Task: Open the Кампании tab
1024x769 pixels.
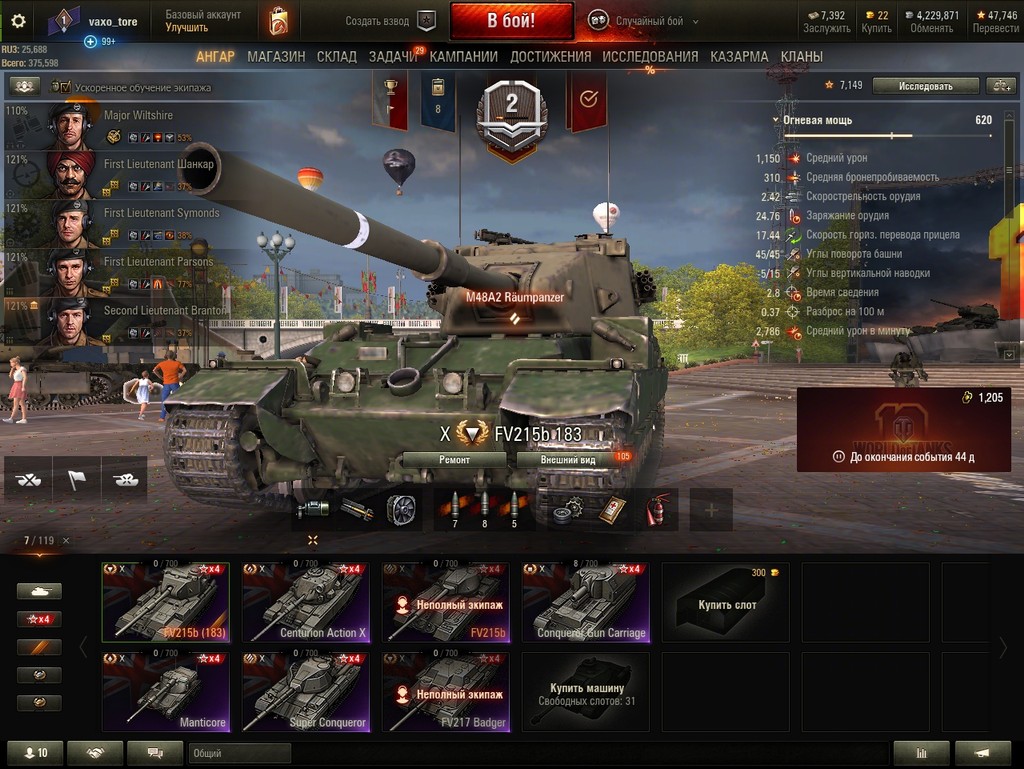Action: (x=463, y=57)
